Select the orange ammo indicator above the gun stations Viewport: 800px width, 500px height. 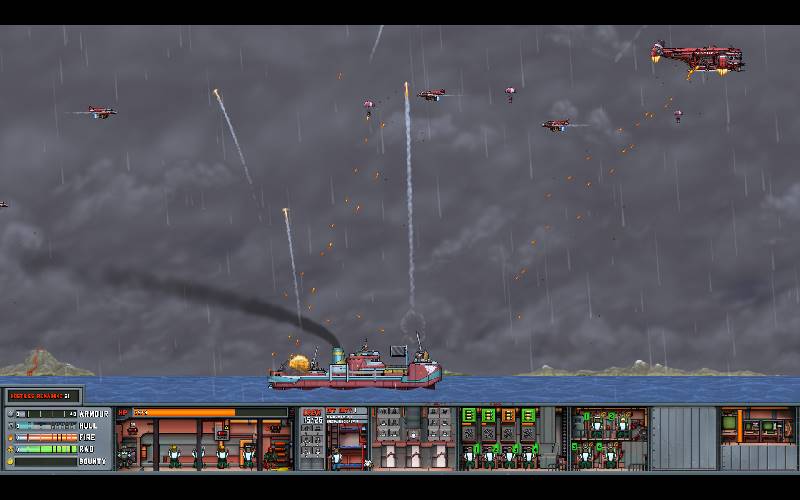[x=506, y=415]
